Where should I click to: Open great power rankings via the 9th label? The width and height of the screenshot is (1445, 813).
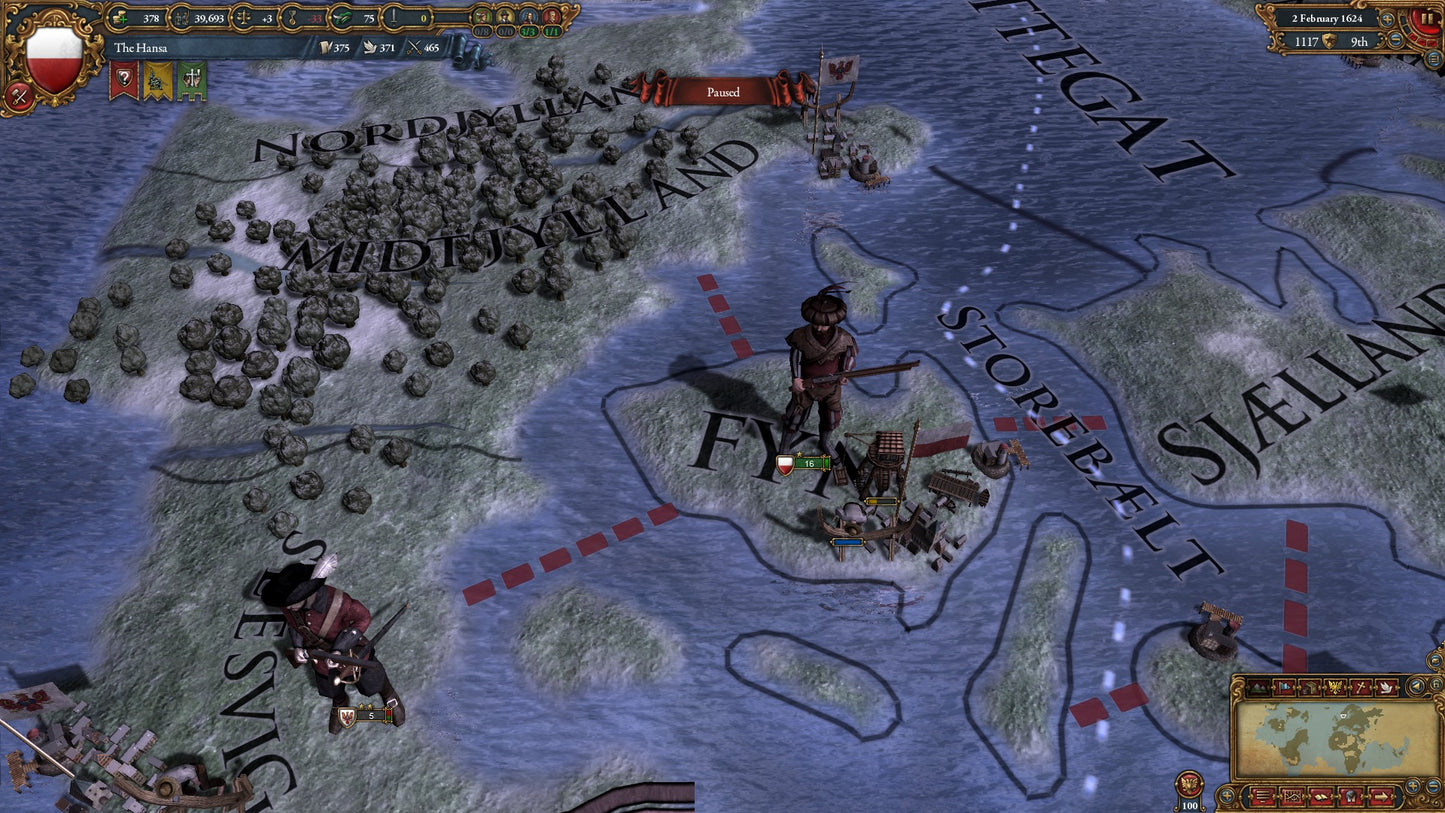[1360, 42]
